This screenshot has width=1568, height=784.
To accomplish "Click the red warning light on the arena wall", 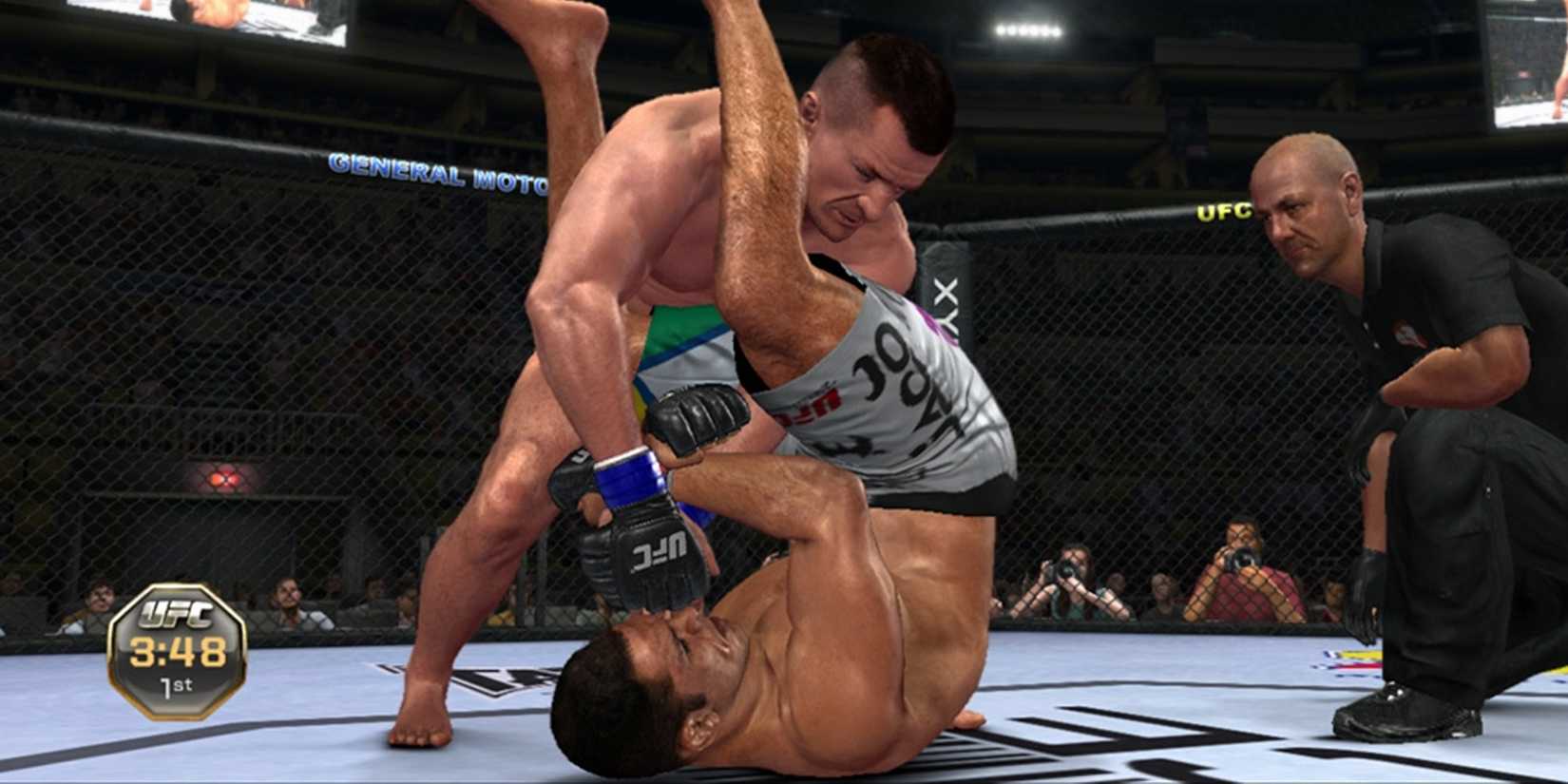I will (x=224, y=476).
